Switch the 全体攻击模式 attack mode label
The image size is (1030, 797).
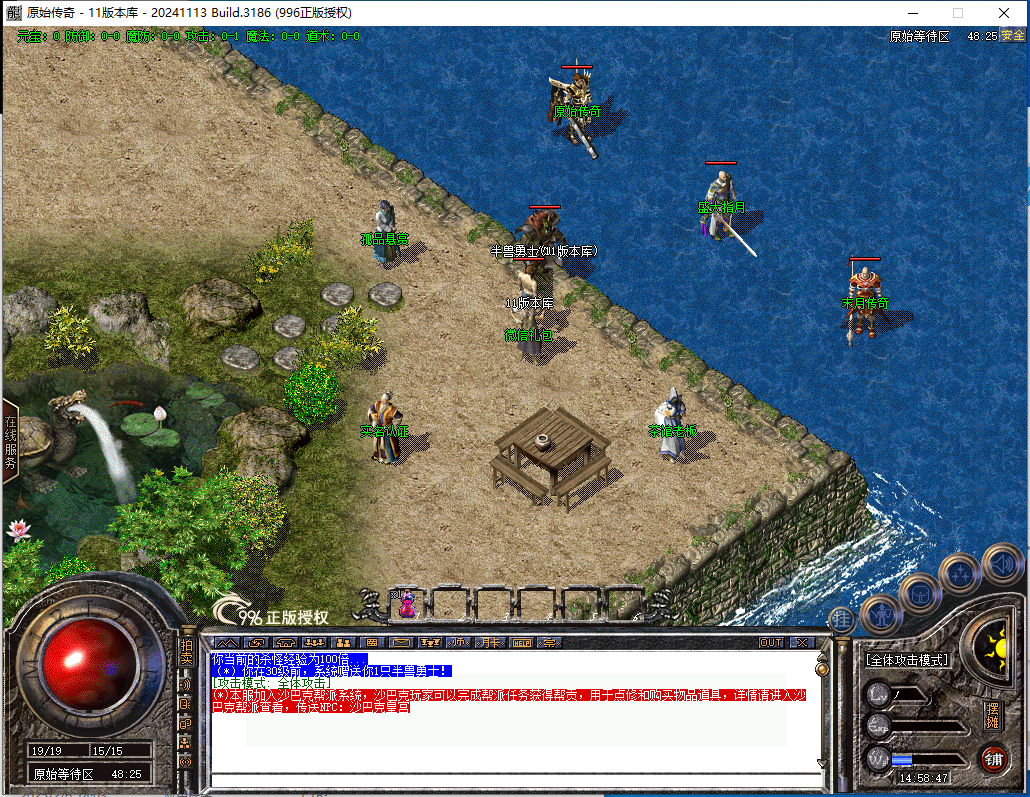point(907,661)
